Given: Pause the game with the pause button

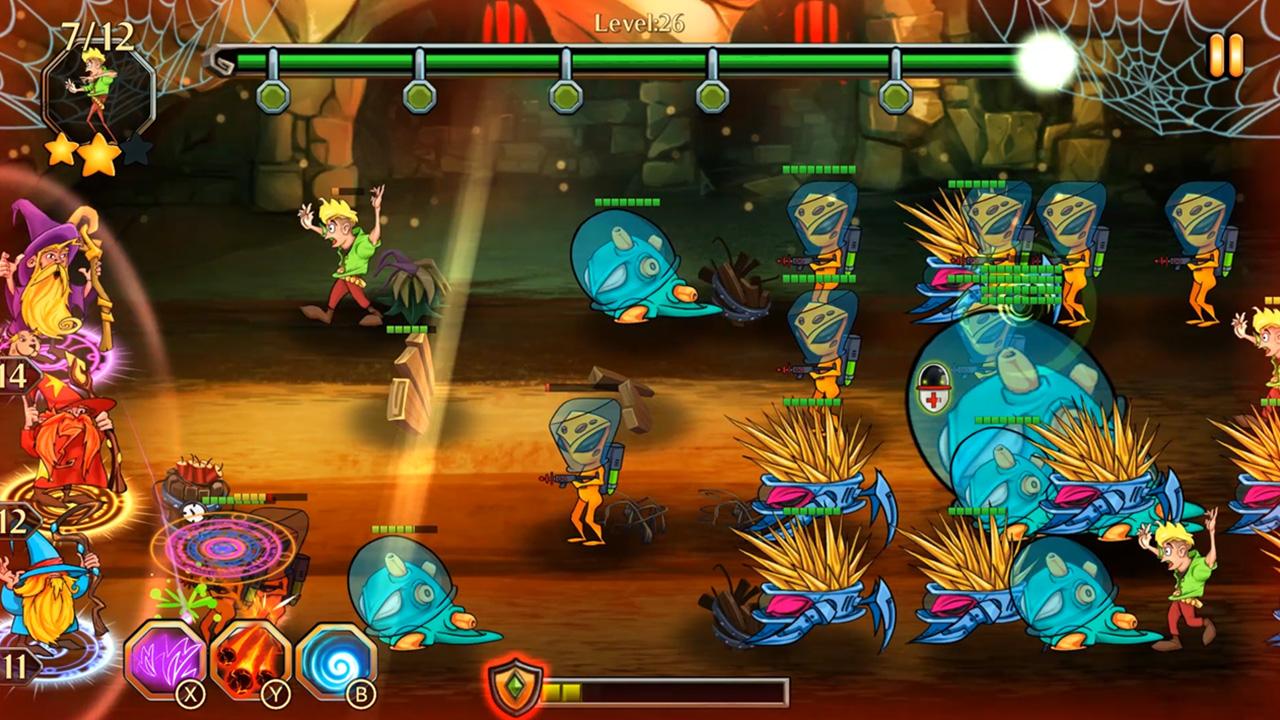Looking at the screenshot, I should (x=1225, y=56).
